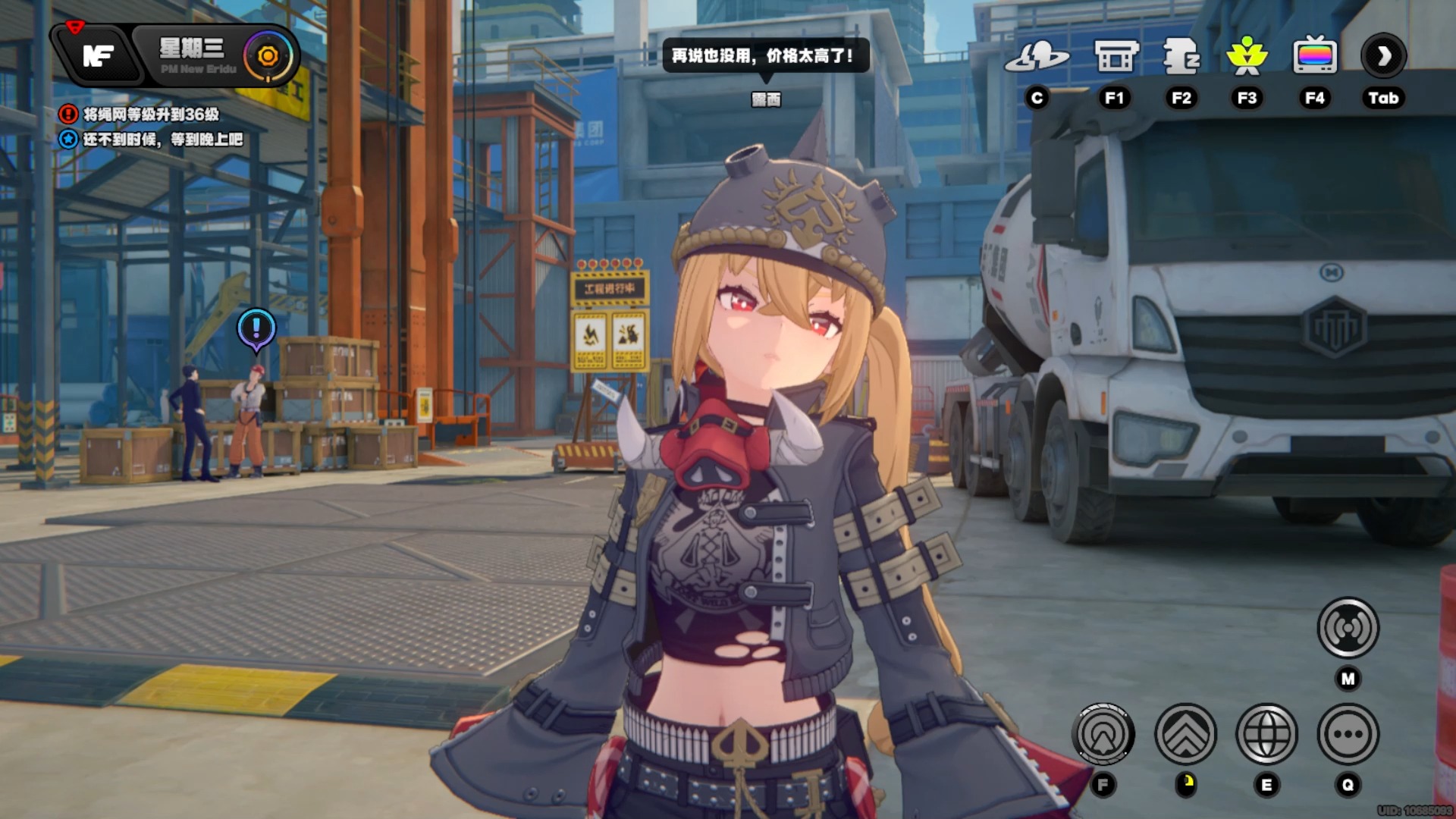This screenshot has width=1456, height=819.
Task: Select the wait-until-night objective tracker
Action: coord(162,140)
